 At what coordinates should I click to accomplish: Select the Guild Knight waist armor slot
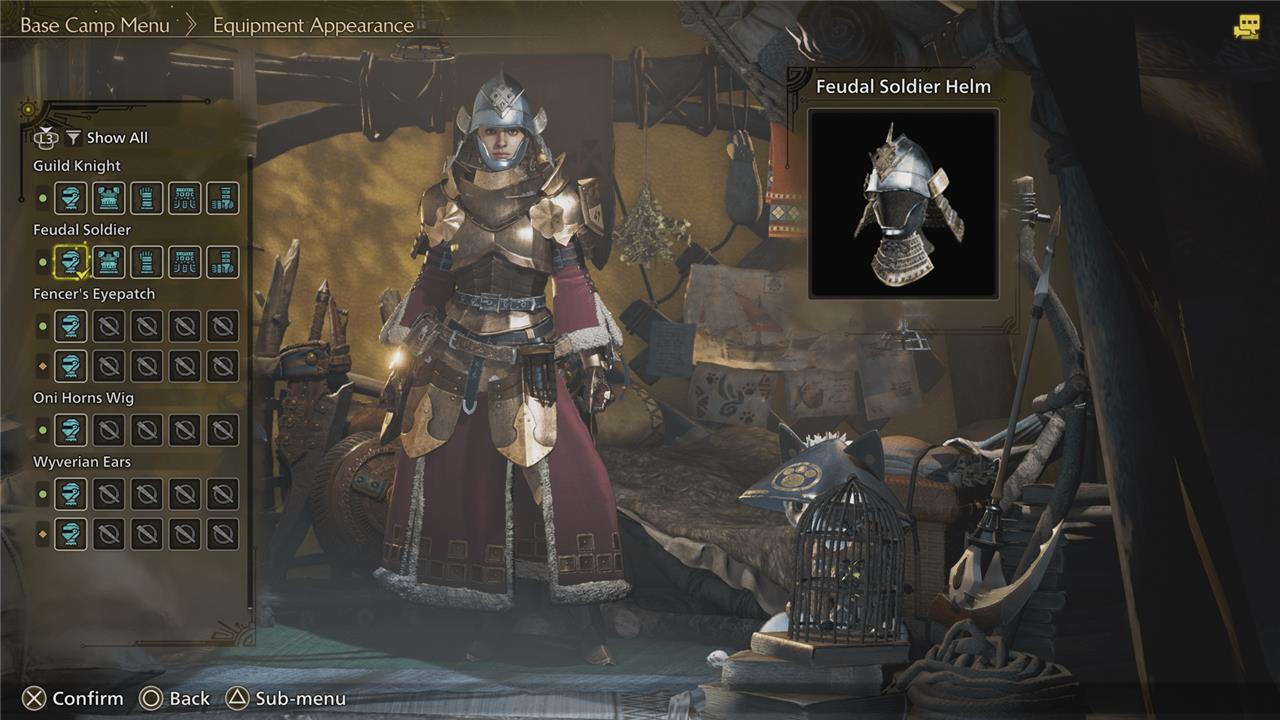click(185, 198)
